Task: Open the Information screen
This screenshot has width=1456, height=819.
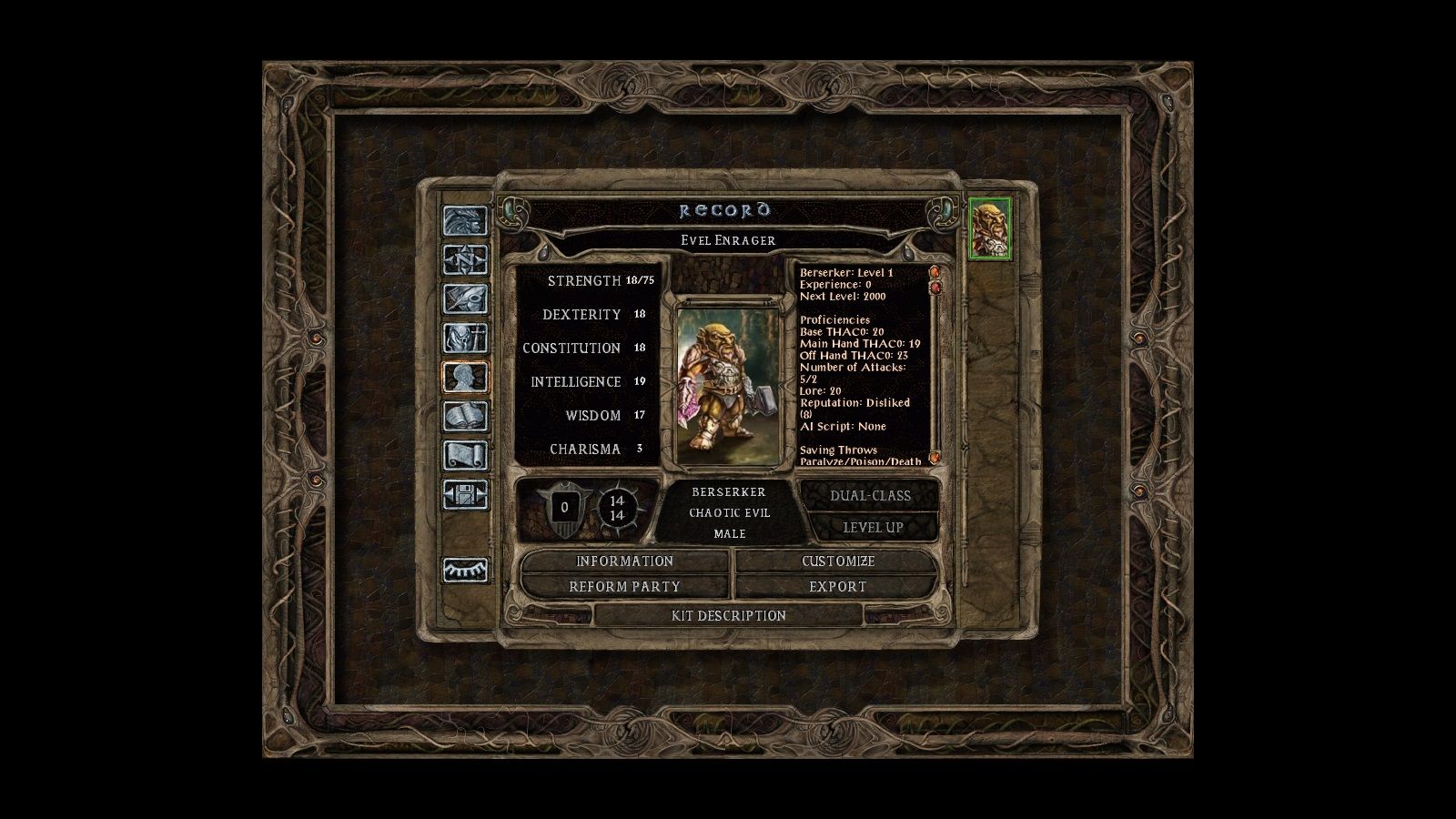Action: (623, 561)
